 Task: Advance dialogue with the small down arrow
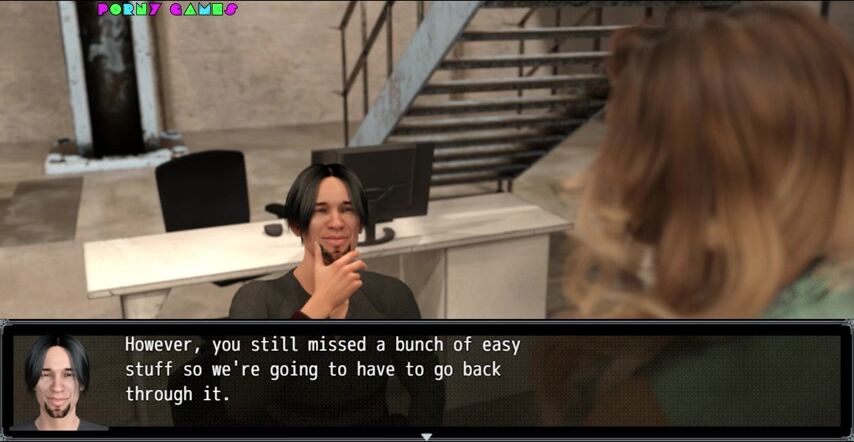(x=427, y=436)
